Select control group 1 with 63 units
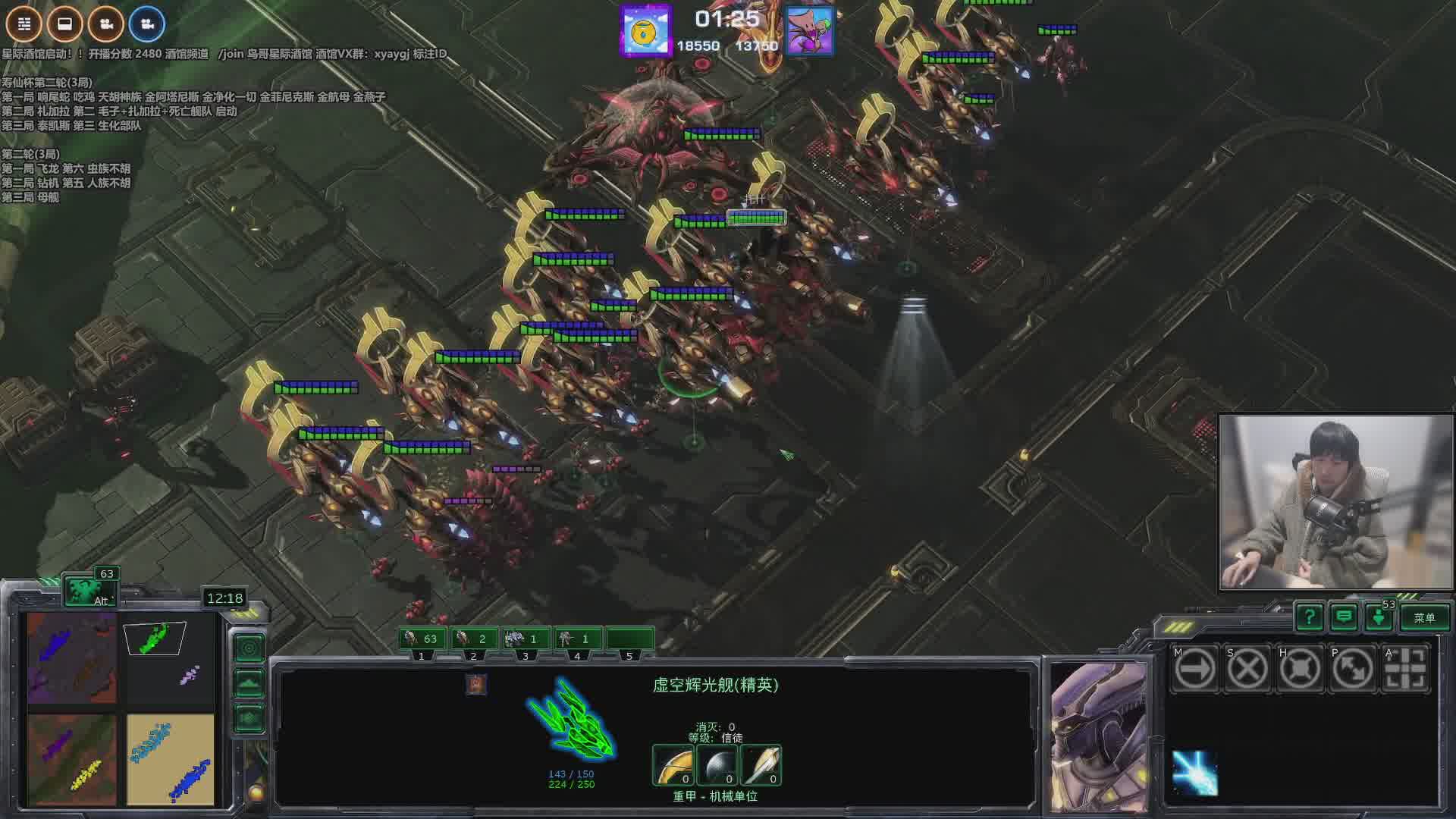Viewport: 1456px width, 819px height. coord(422,639)
